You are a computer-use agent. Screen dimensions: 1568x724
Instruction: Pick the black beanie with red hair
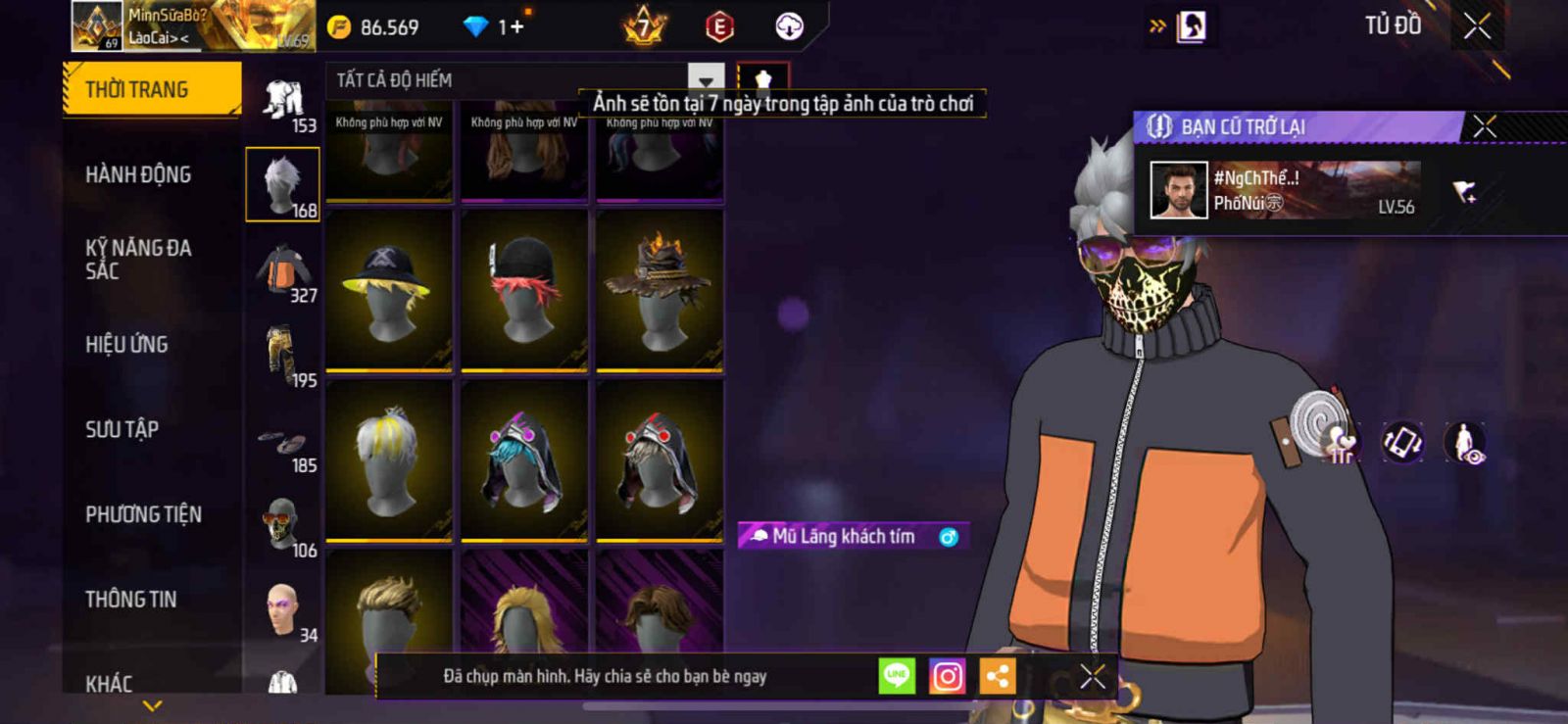(x=524, y=291)
